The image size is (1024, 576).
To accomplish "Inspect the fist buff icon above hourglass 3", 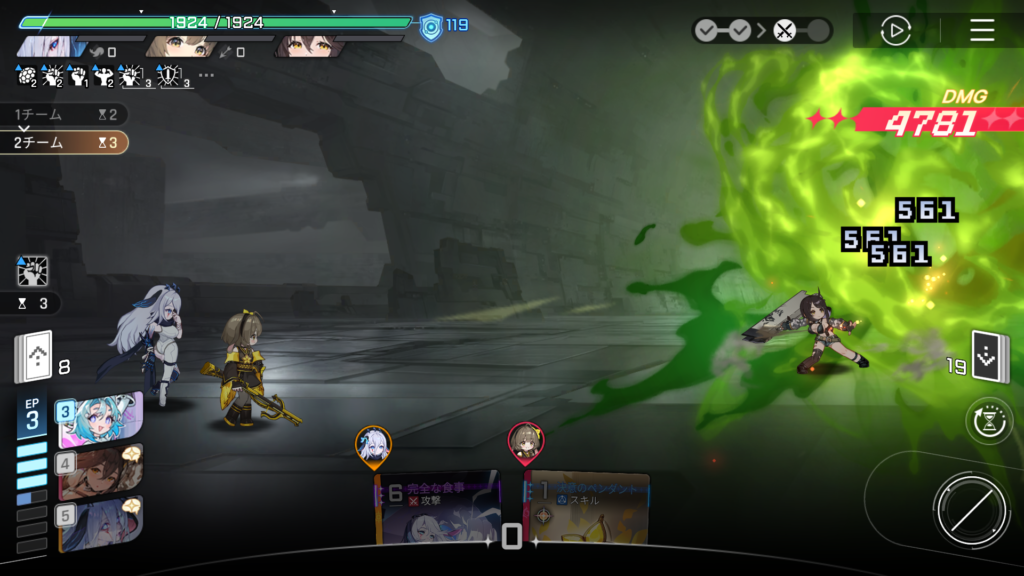I will click(32, 272).
